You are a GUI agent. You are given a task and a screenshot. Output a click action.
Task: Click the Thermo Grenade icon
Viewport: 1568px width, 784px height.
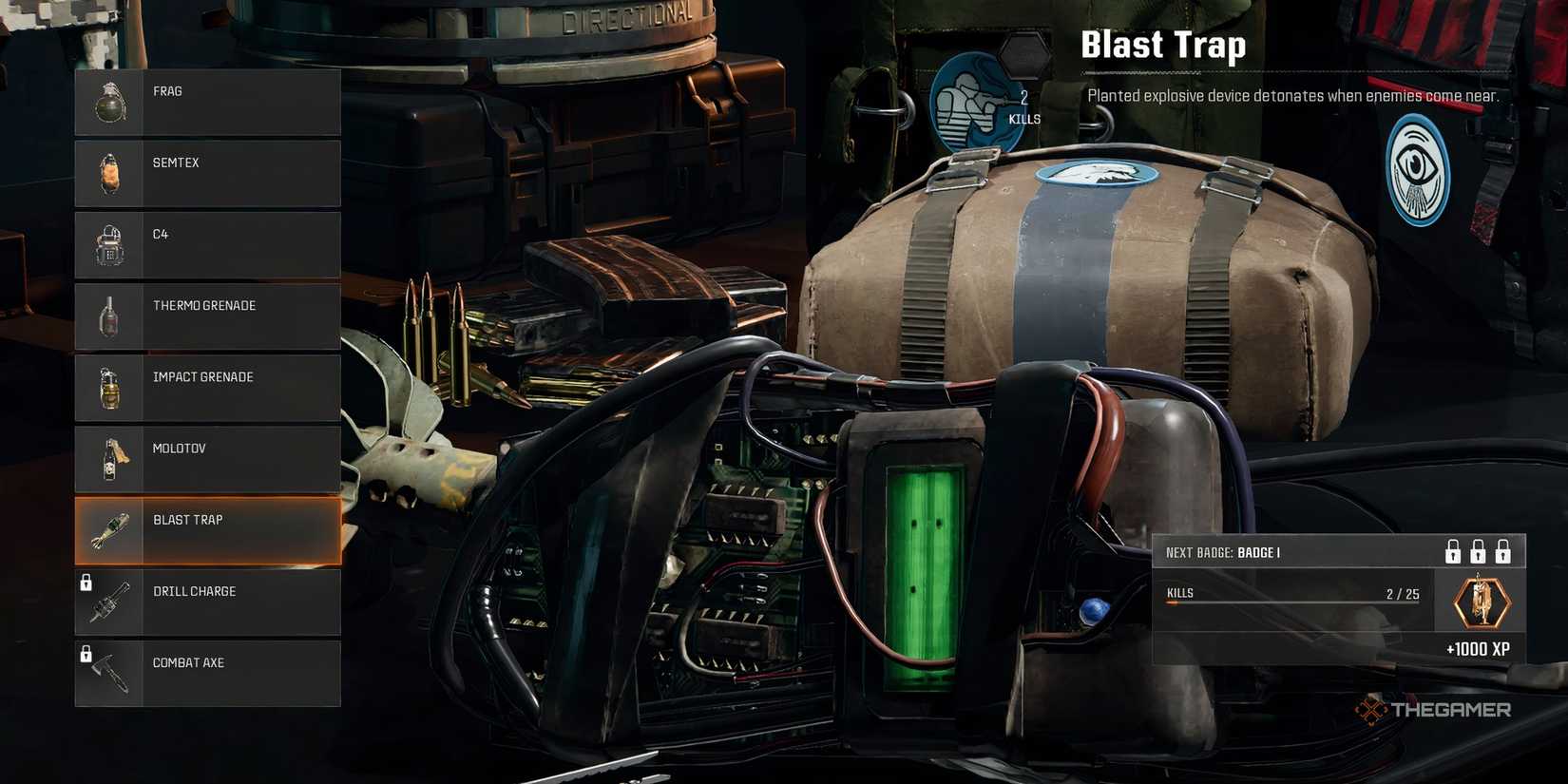(x=110, y=315)
